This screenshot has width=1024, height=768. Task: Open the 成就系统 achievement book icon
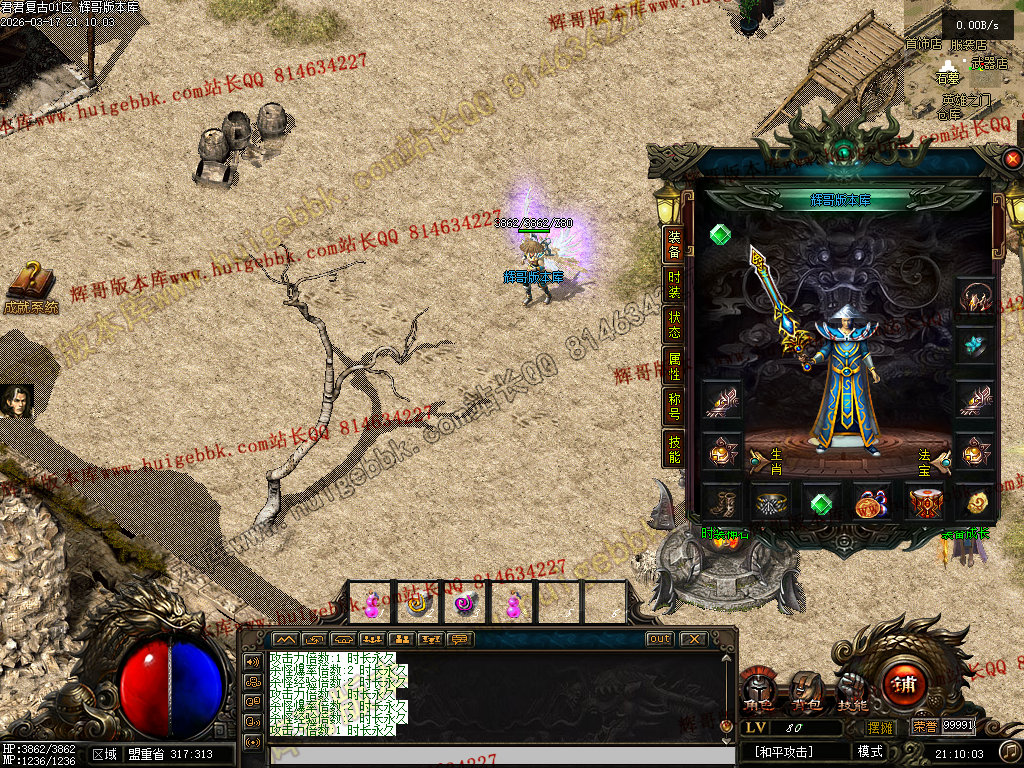(30, 286)
